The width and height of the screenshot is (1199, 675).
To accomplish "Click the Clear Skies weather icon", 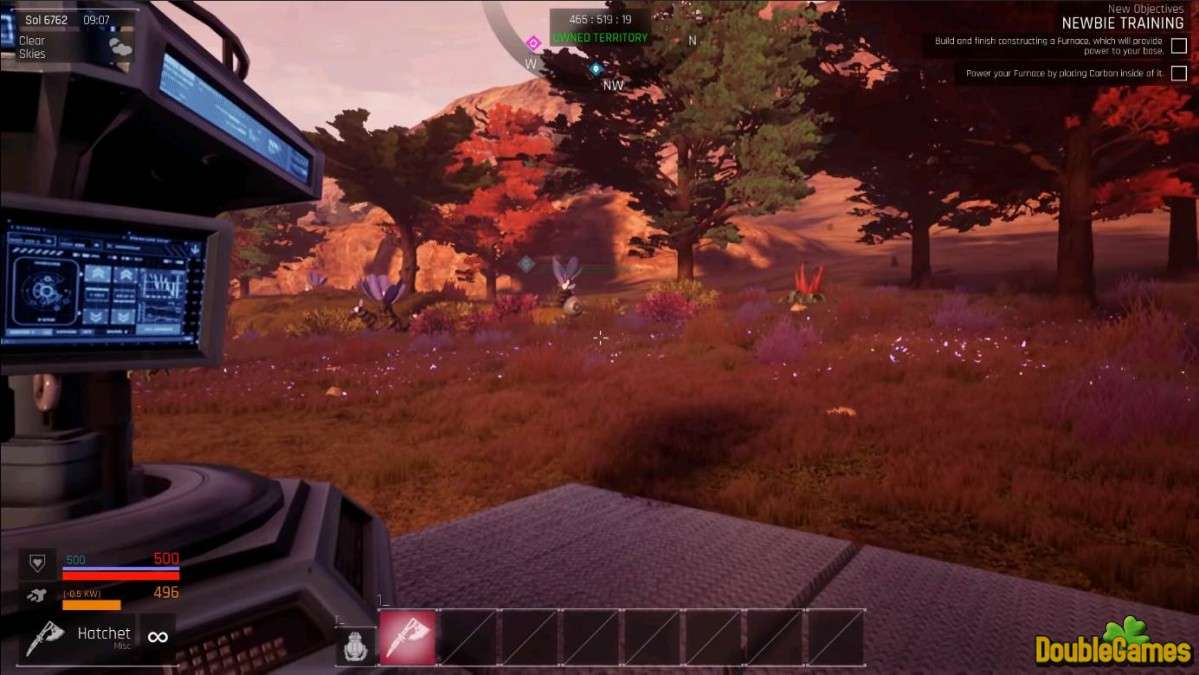I will pyautogui.click(x=120, y=46).
